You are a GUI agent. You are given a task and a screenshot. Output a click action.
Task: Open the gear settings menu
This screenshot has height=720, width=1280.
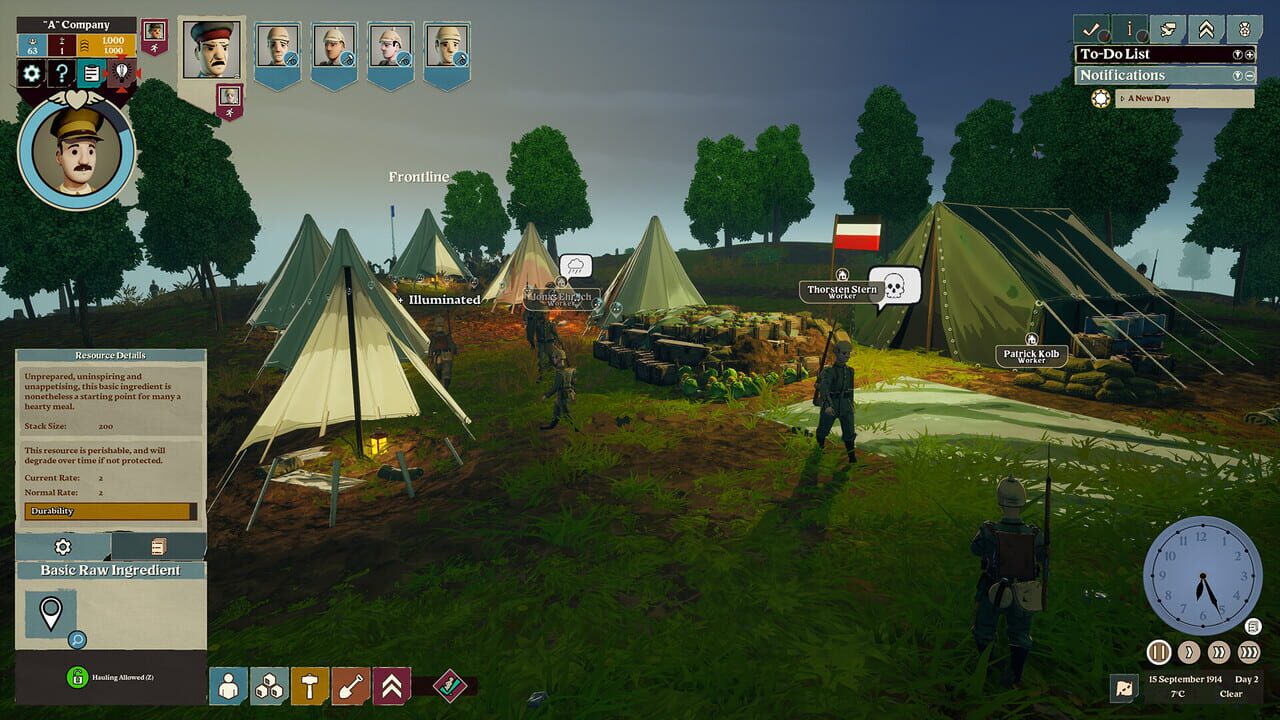click(32, 73)
